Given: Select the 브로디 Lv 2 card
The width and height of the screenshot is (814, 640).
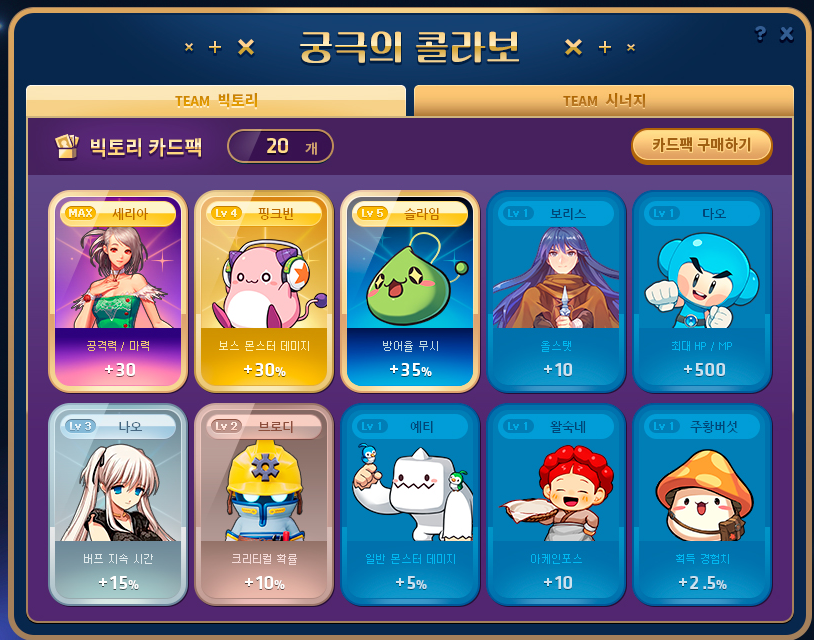Looking at the screenshot, I should tap(264, 503).
